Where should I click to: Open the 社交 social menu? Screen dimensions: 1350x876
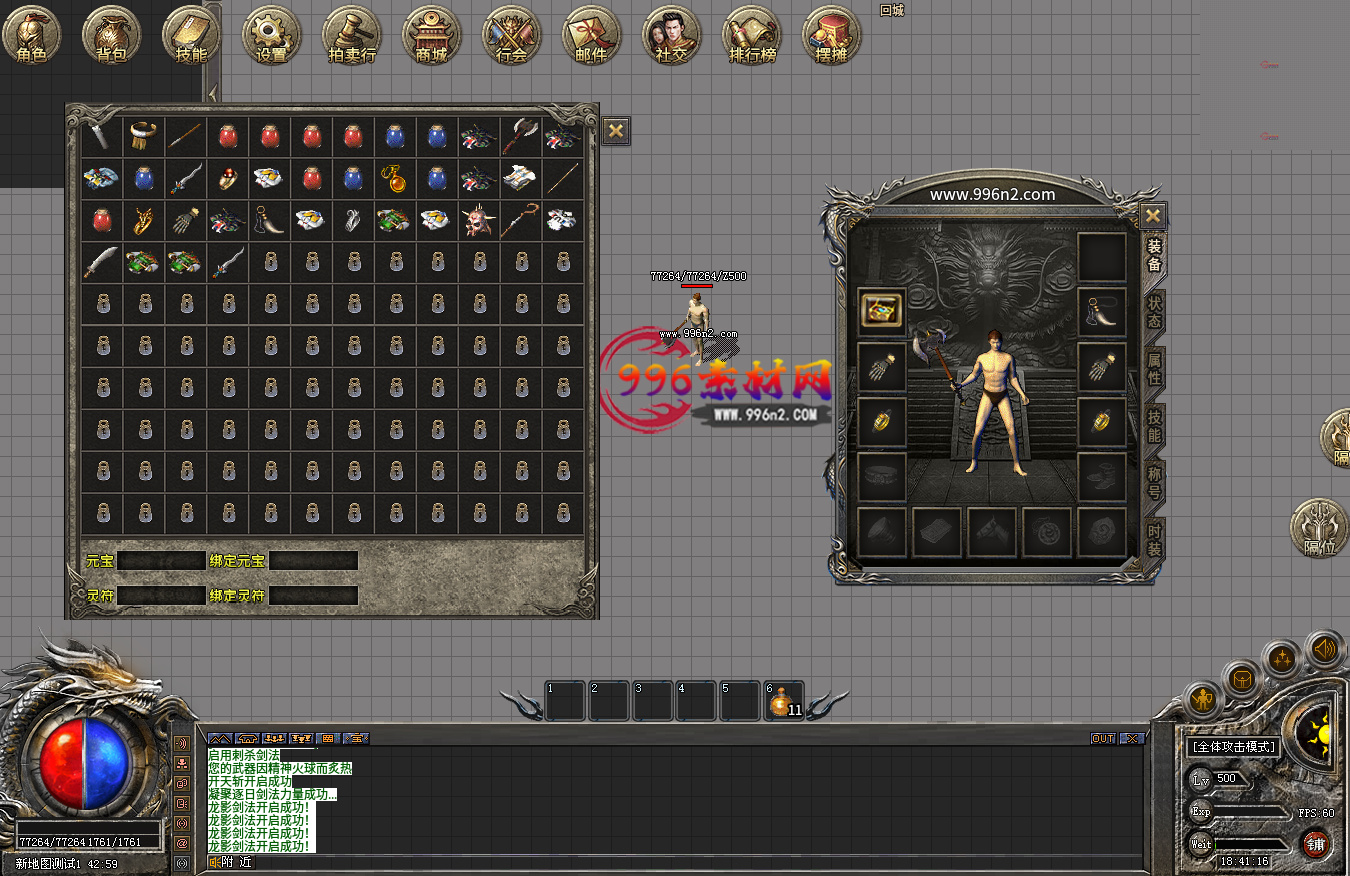click(x=671, y=36)
